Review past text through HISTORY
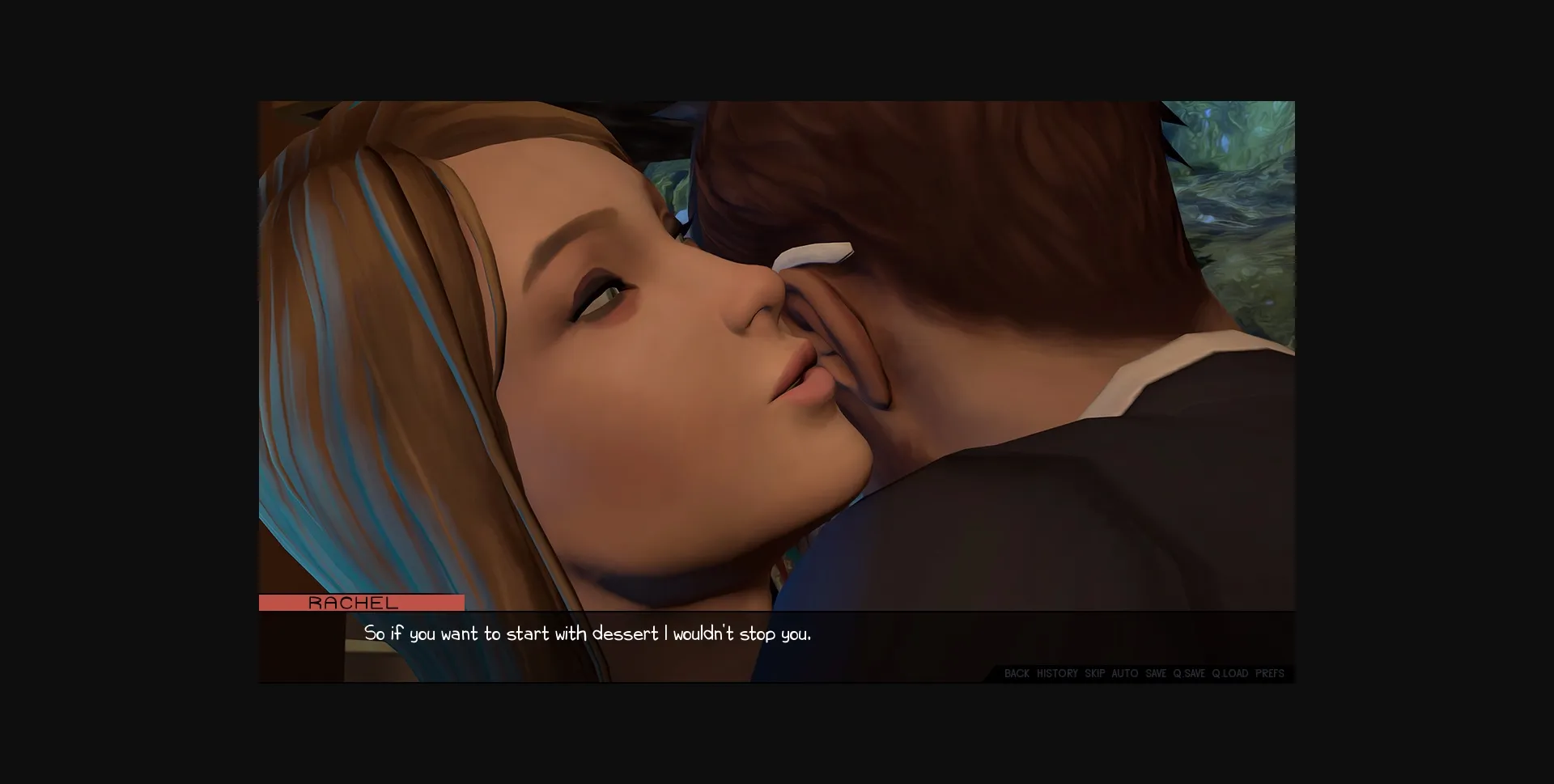This screenshot has width=1554, height=784. tap(1058, 673)
